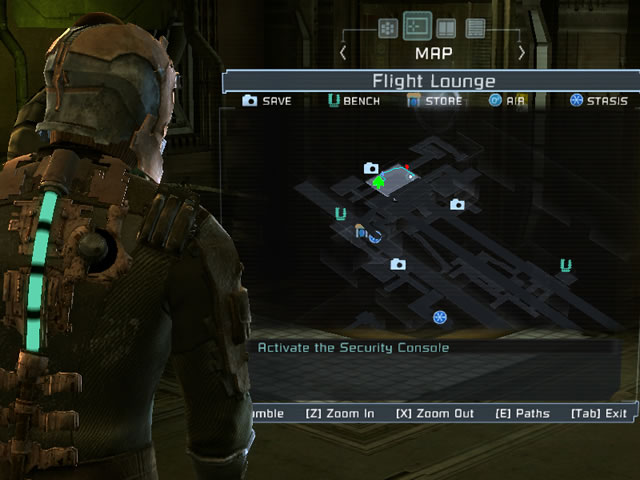Select the BENCH legend entry

(x=354, y=101)
